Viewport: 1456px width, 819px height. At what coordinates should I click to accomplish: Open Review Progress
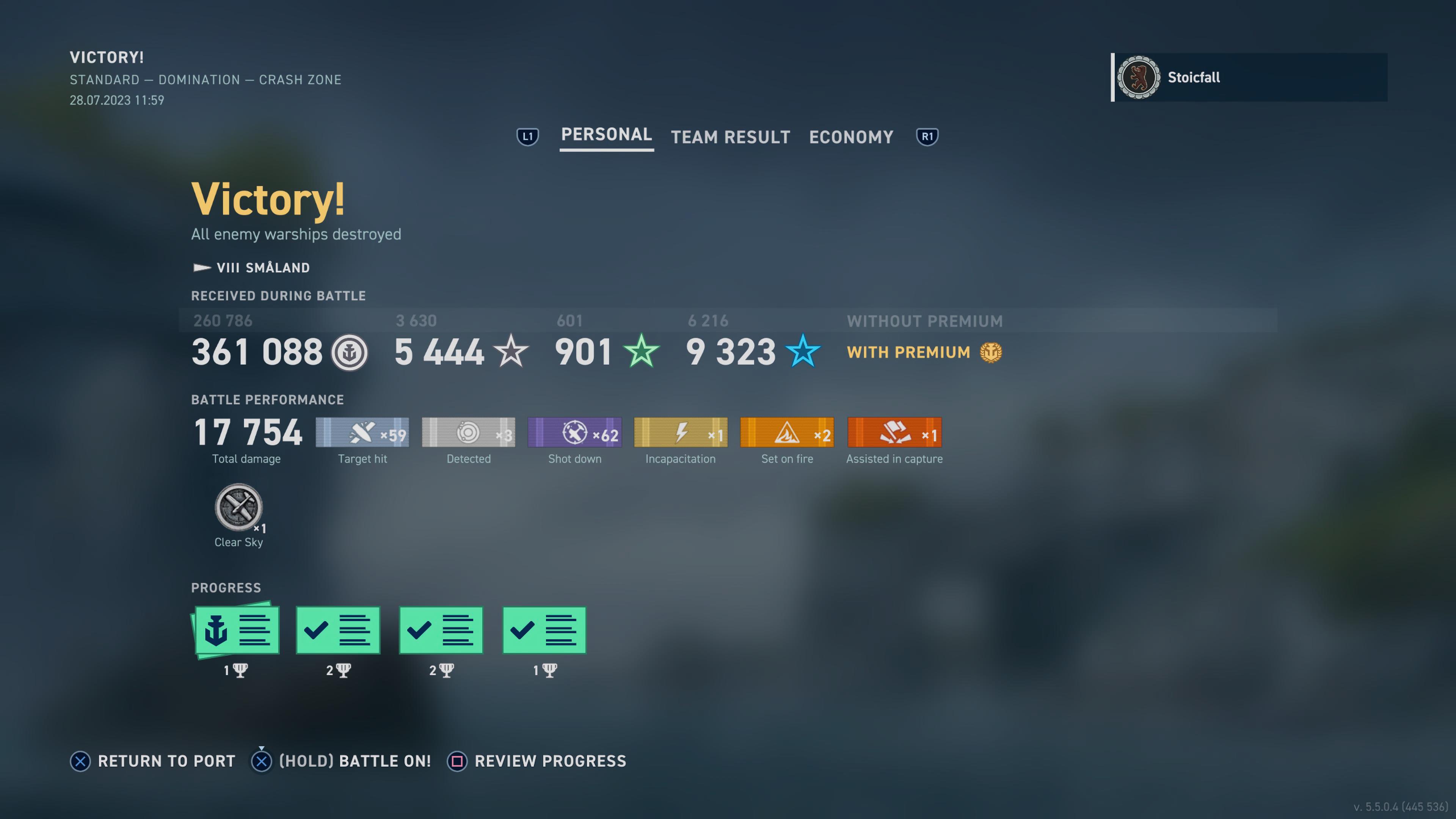click(537, 761)
